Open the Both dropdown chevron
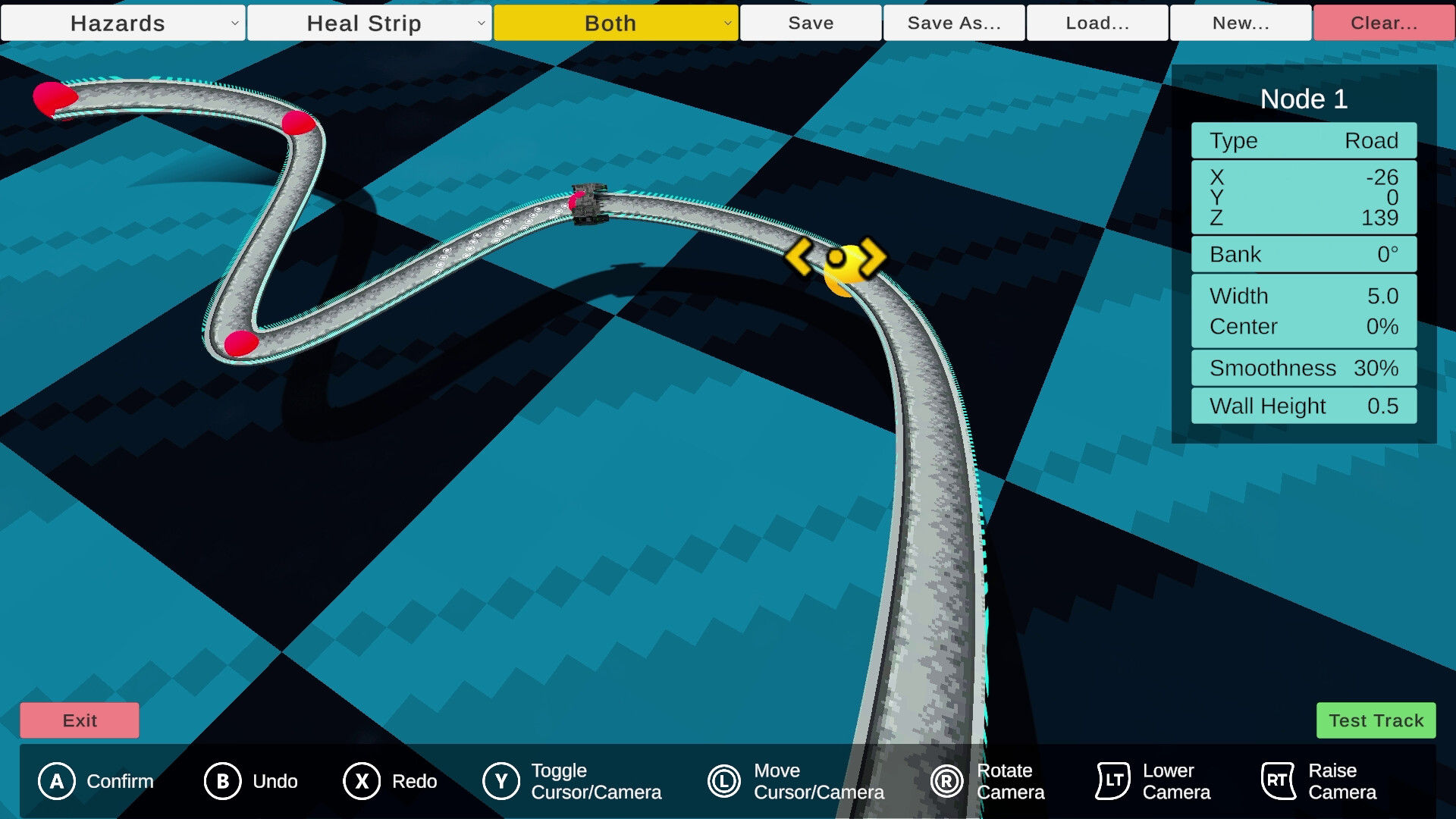 729,23
